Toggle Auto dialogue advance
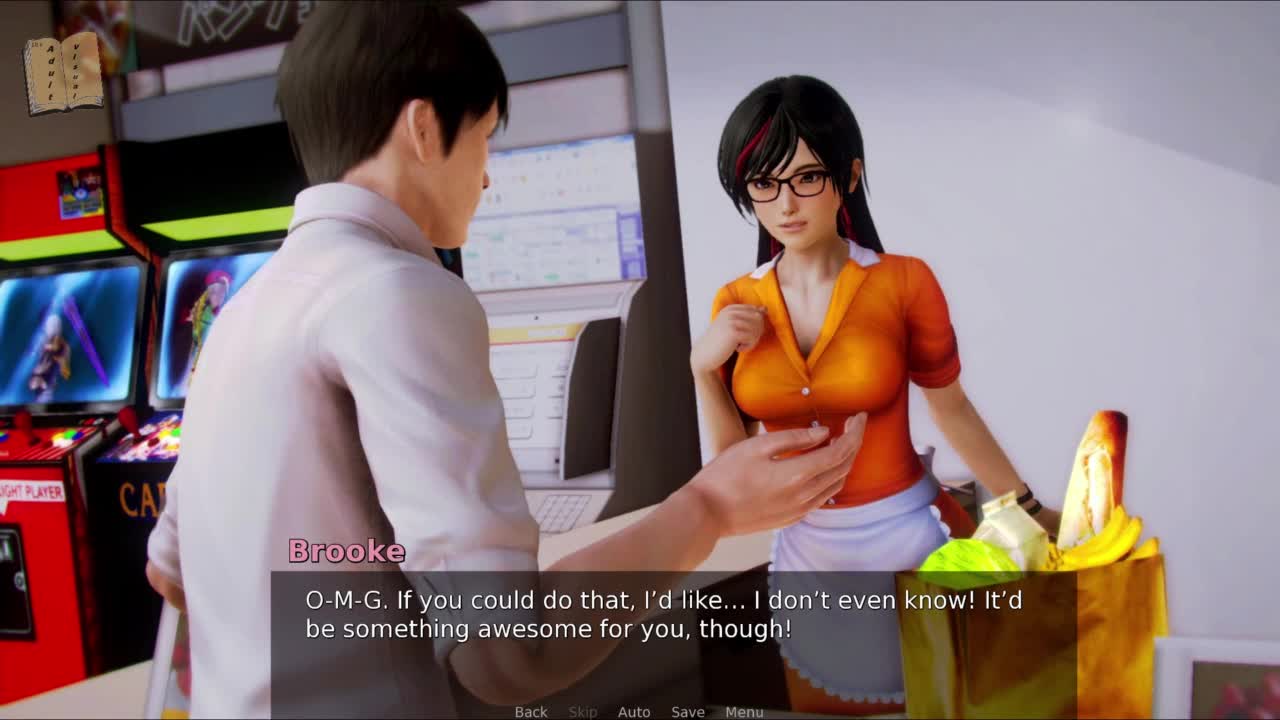Viewport: 1280px width, 720px height. pyautogui.click(x=634, y=711)
